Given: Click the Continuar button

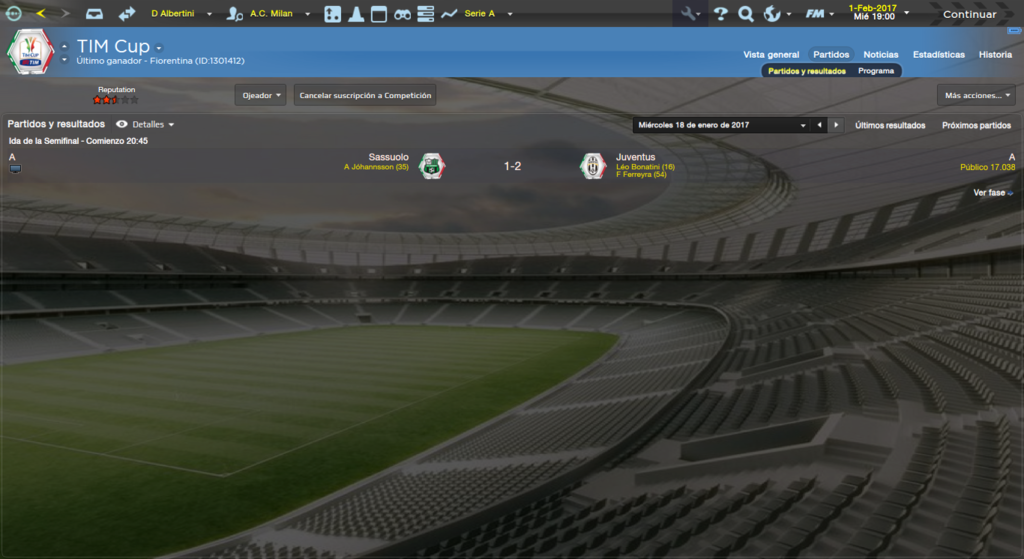Looking at the screenshot, I should [969, 14].
